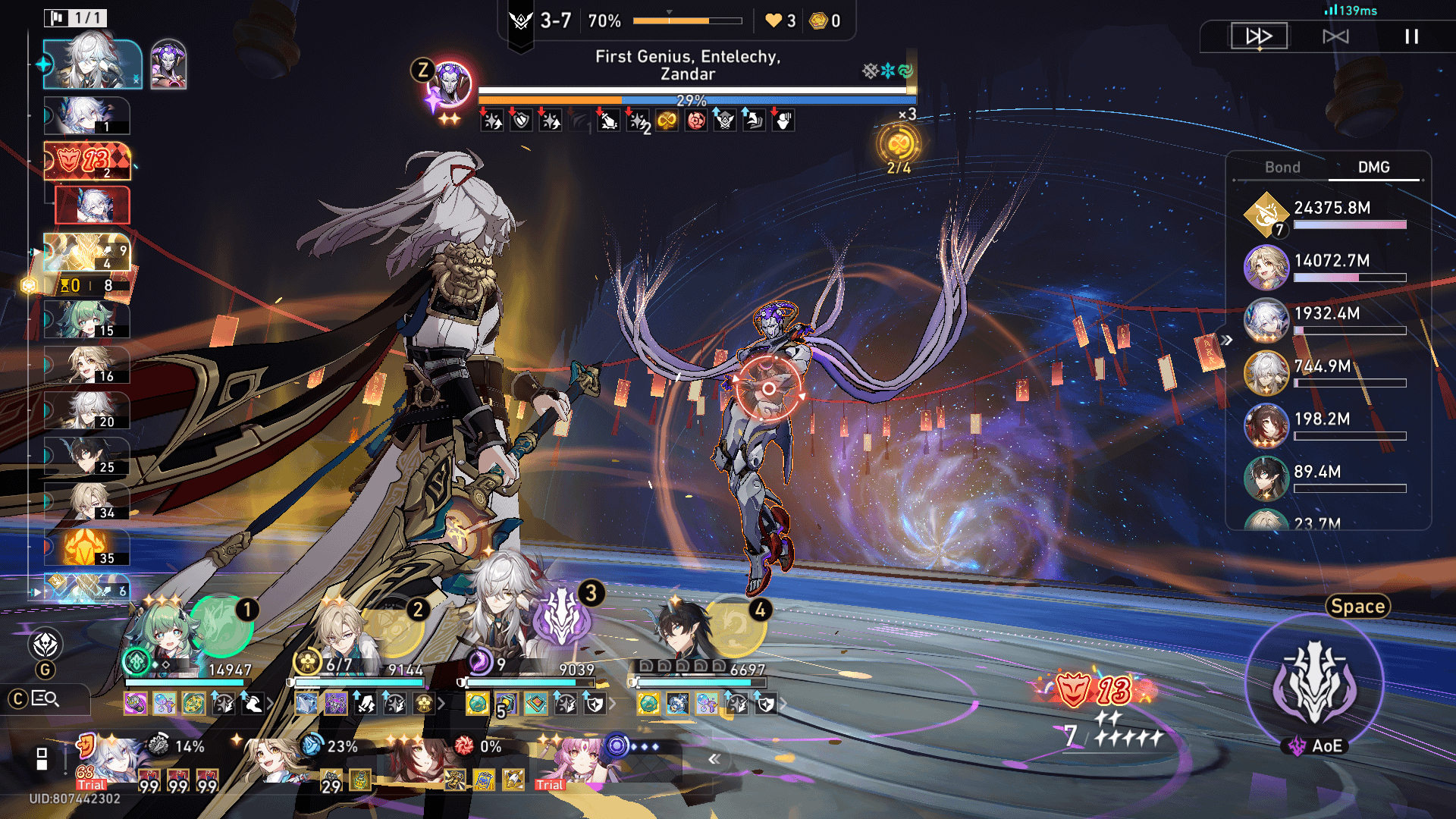
Task: Activate the green ultimate orb numbered 1
Action: click(x=221, y=626)
